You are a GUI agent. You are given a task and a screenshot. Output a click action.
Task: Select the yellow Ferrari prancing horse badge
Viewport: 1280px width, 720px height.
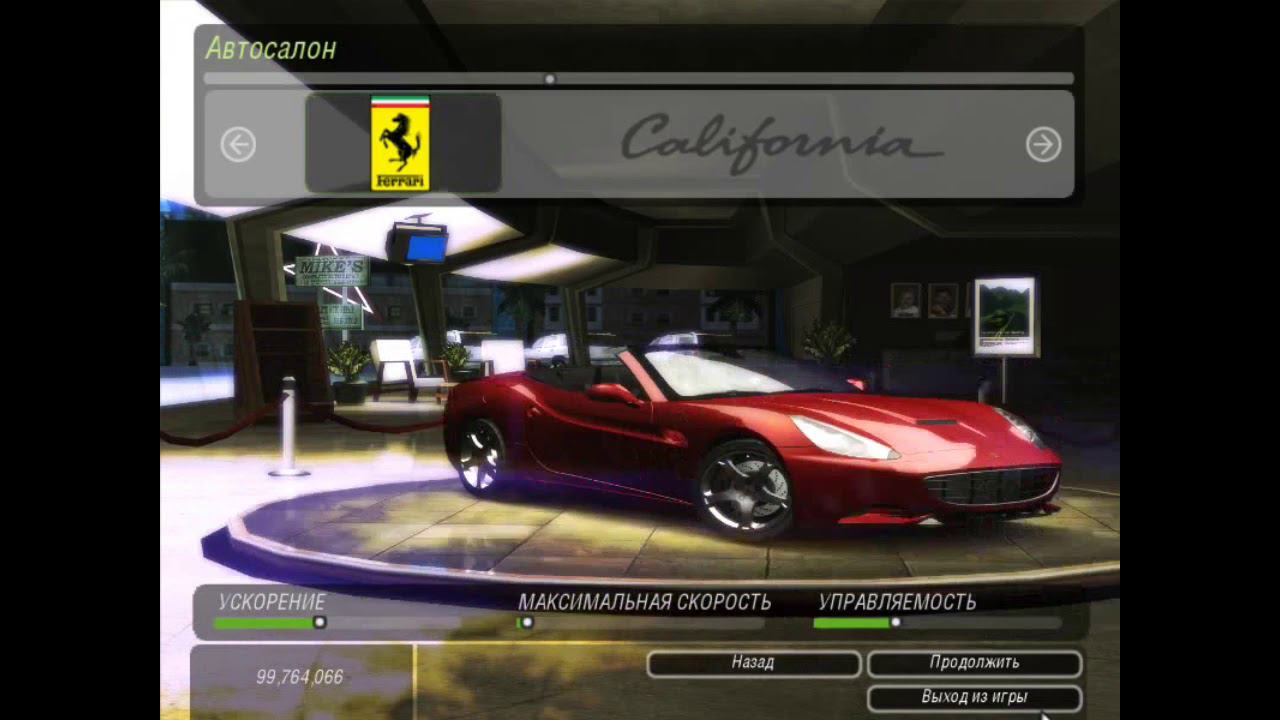tap(398, 138)
